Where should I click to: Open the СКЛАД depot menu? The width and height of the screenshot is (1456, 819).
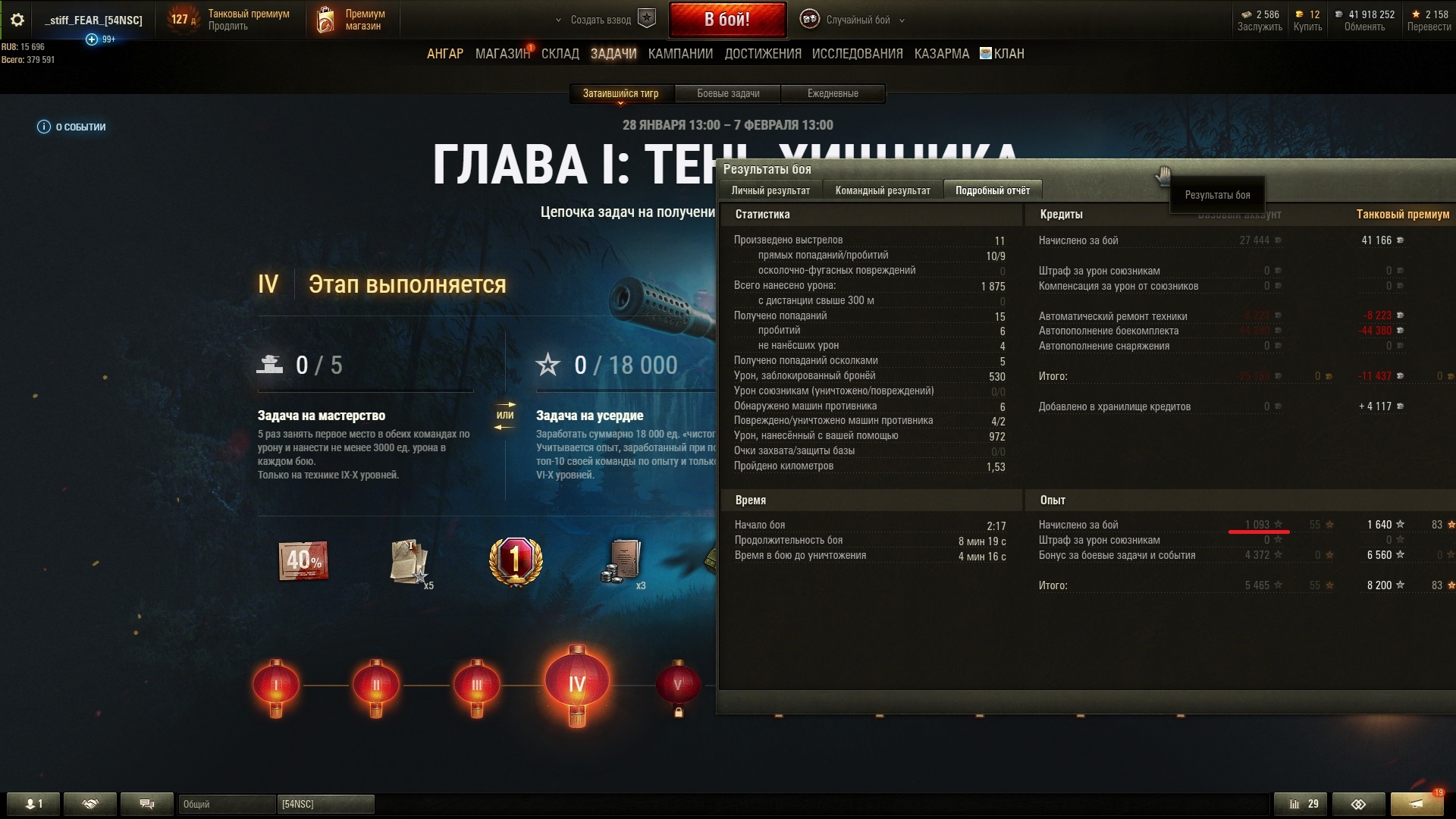tap(560, 54)
